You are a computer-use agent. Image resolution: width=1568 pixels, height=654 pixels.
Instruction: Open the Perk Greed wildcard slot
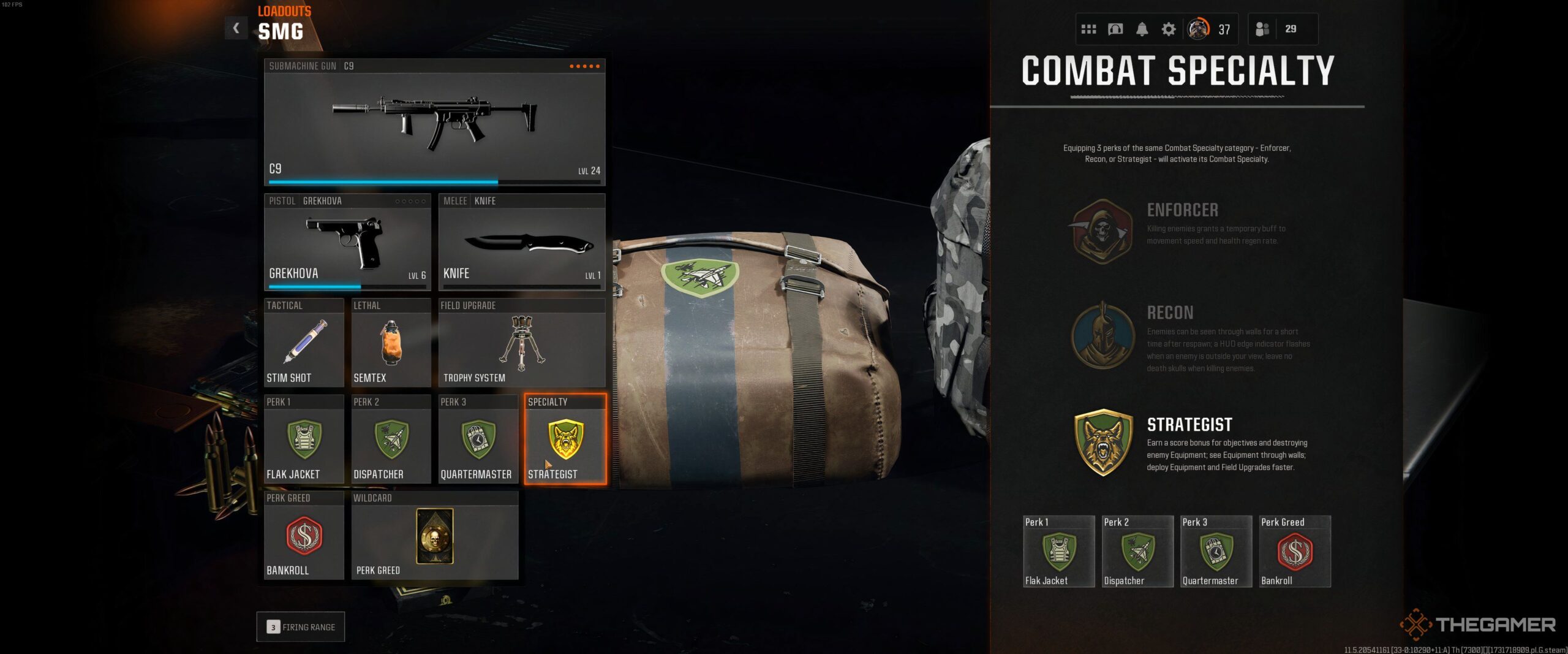[x=434, y=535]
